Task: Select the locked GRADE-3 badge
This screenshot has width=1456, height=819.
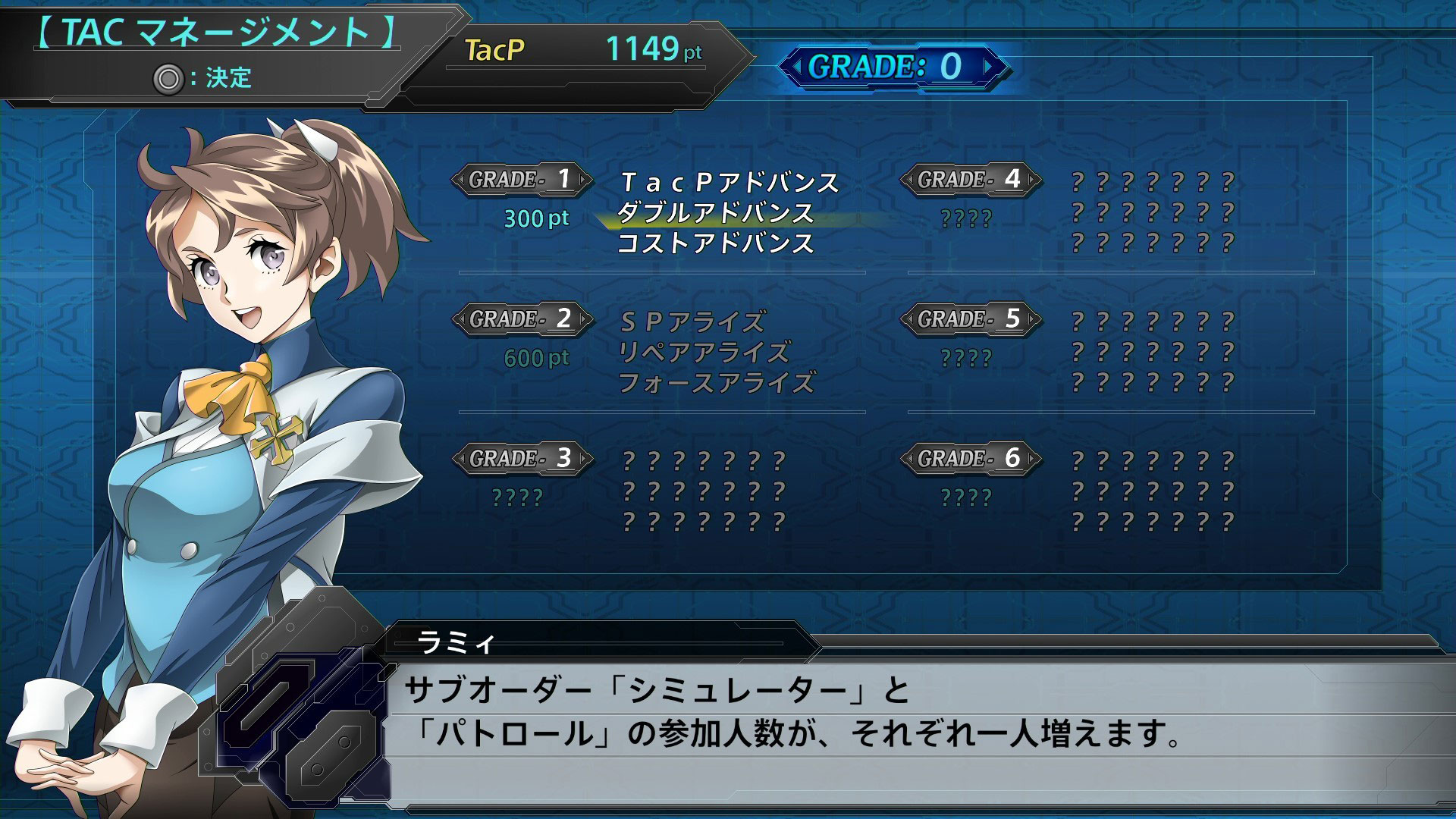Action: tap(522, 459)
